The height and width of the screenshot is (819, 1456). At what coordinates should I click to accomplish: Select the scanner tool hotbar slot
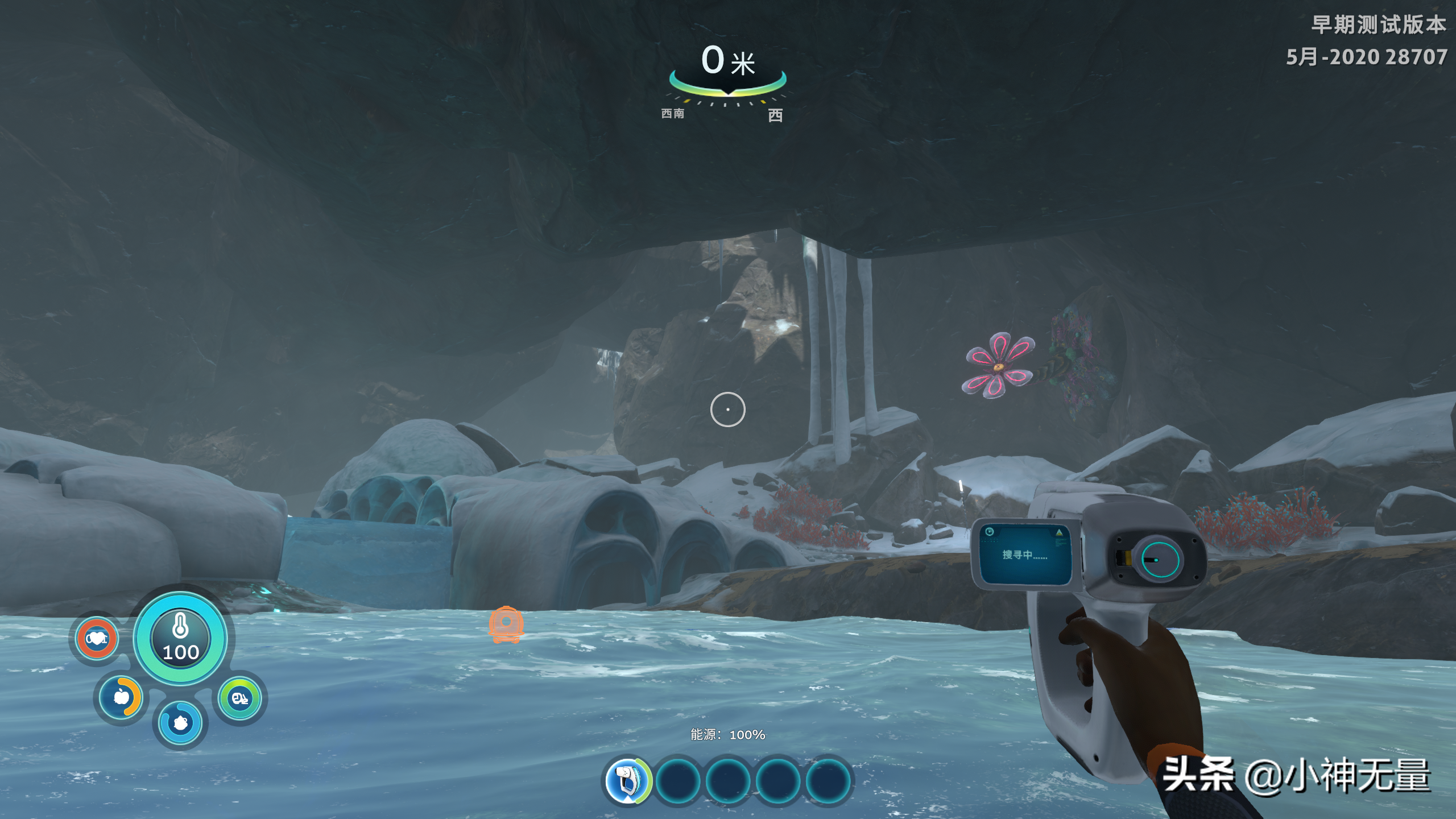point(628,780)
